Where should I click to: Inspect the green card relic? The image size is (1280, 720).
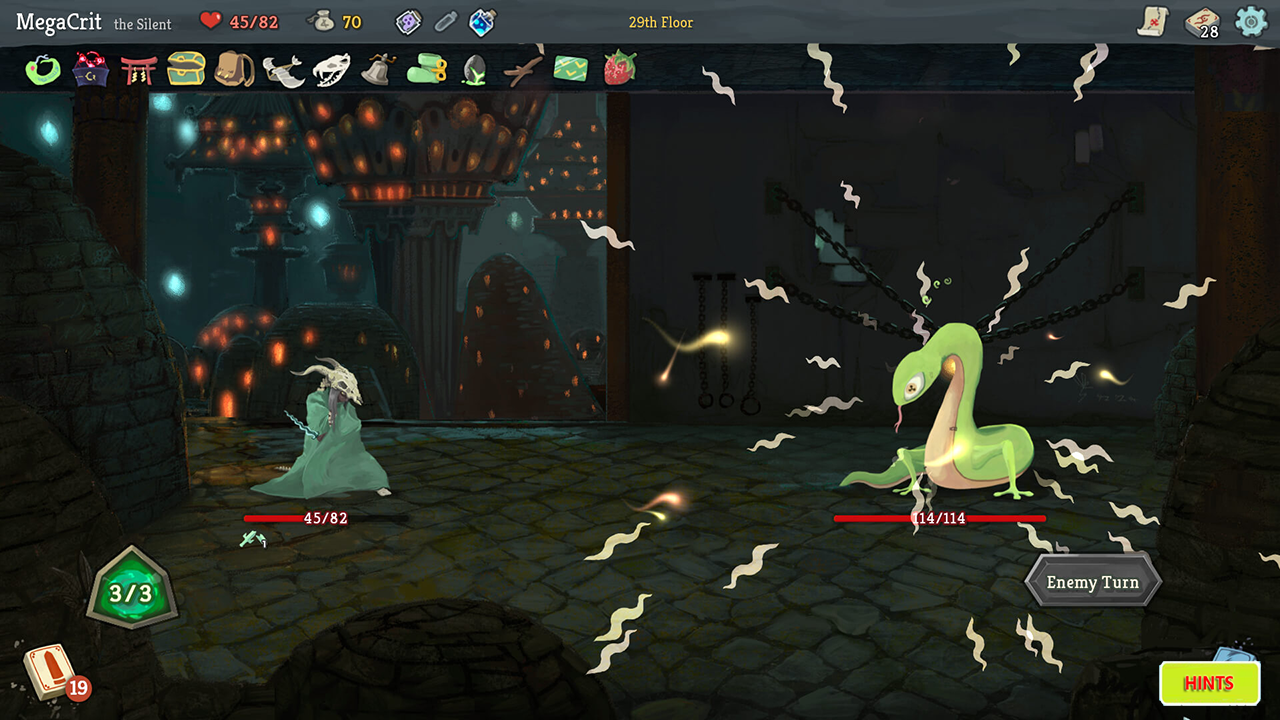click(571, 69)
